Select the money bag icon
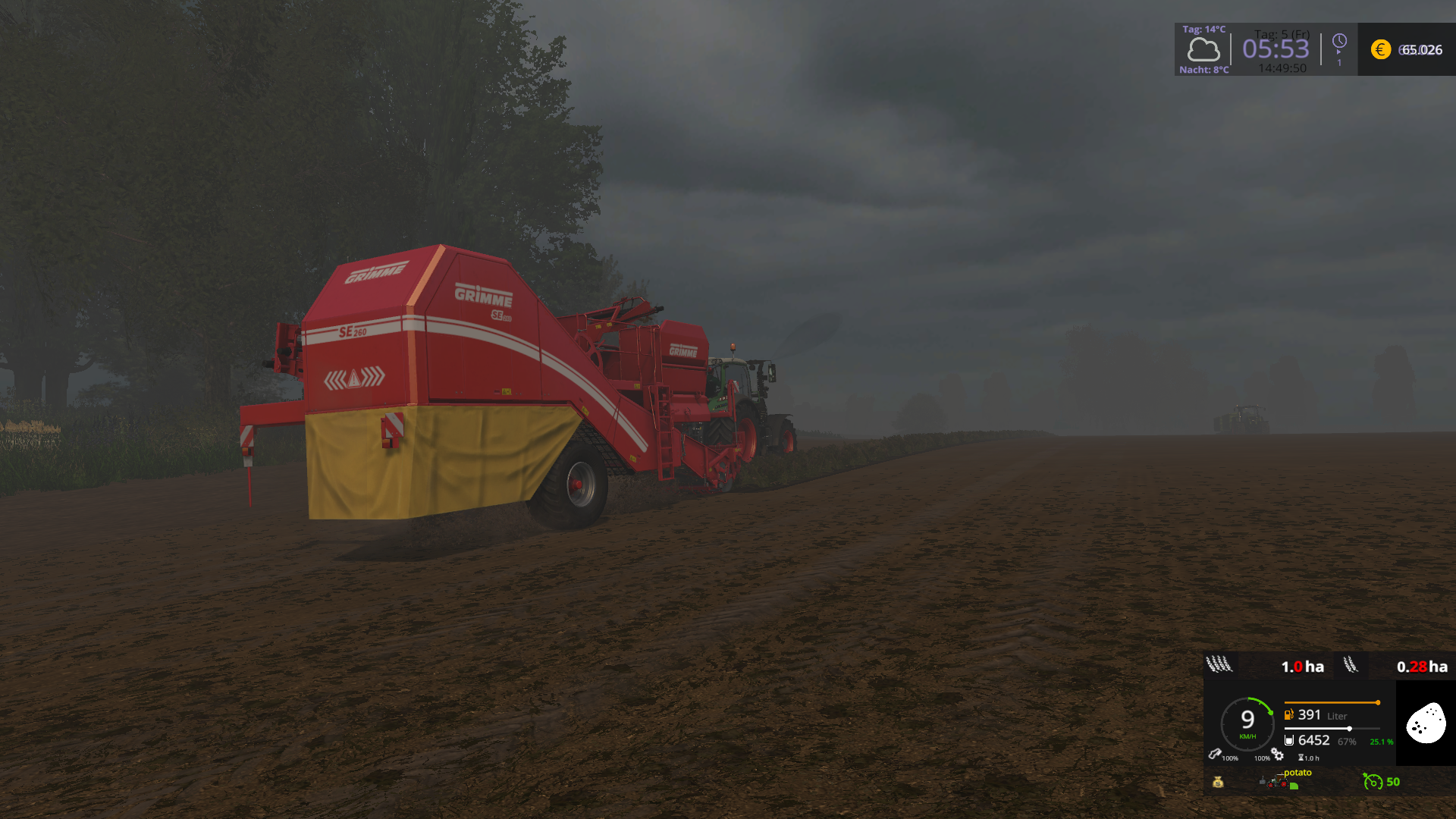This screenshot has width=1456, height=819. click(1218, 782)
